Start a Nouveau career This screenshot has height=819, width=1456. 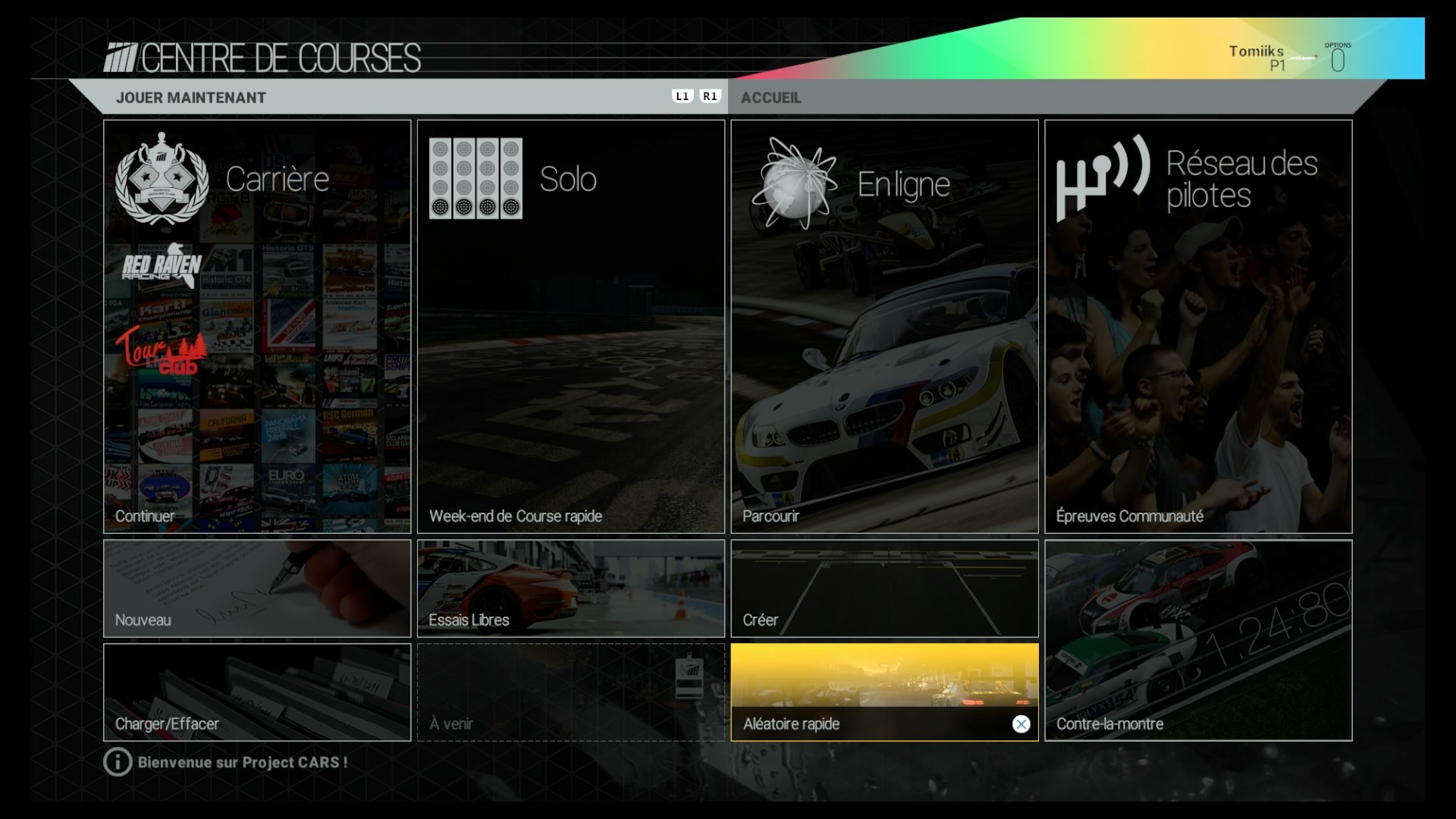coord(257,588)
